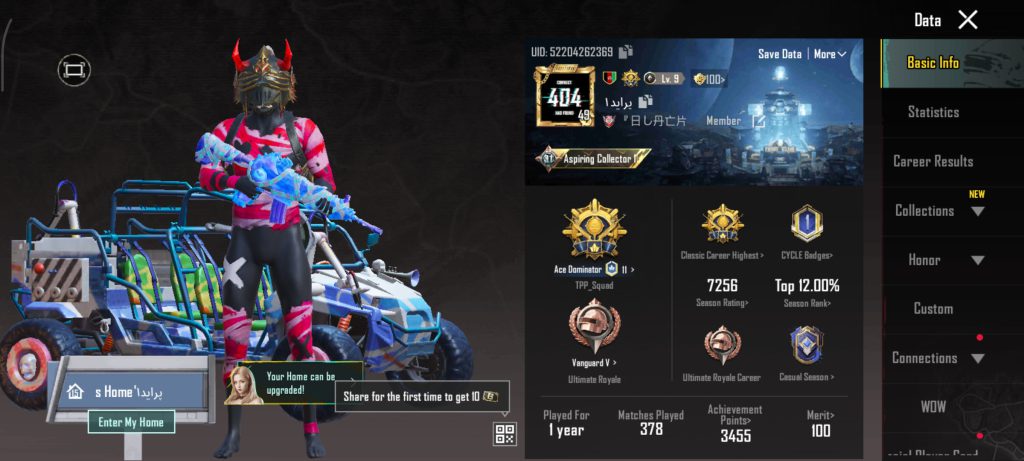Screen dimensions: 1024x461
Task: Open the WOW tab
Action: click(933, 407)
